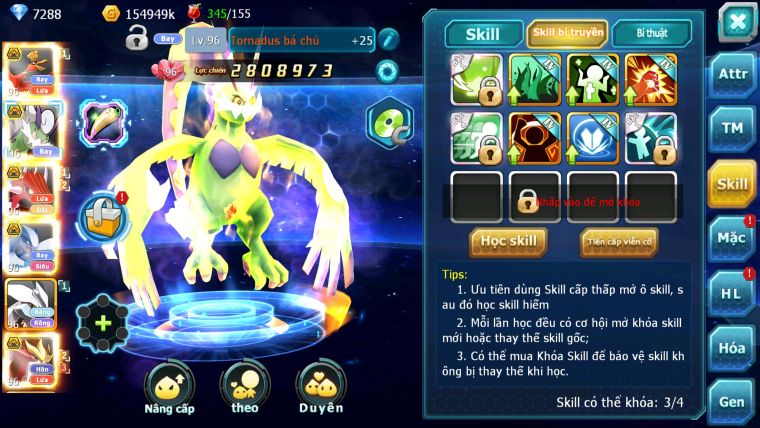Switch to the TM side tab
Screen dimensions: 760x428
coord(733,128)
